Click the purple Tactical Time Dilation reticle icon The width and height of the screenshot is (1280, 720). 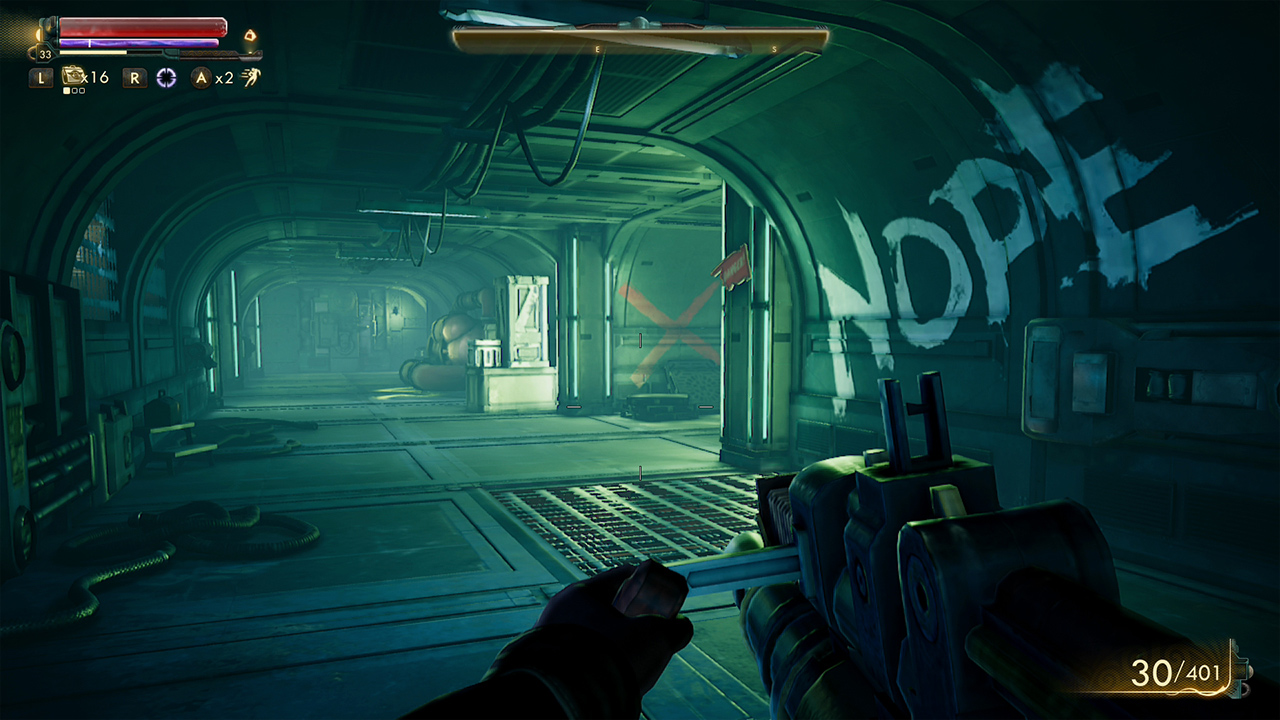coord(167,77)
